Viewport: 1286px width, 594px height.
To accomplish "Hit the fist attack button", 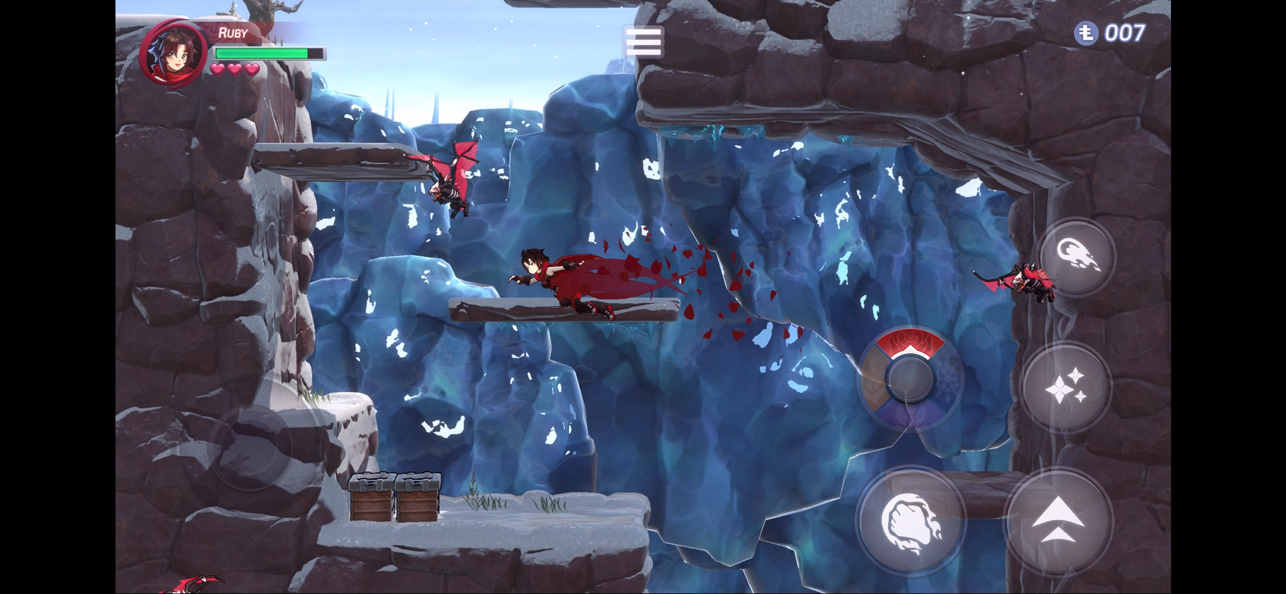I will [910, 522].
